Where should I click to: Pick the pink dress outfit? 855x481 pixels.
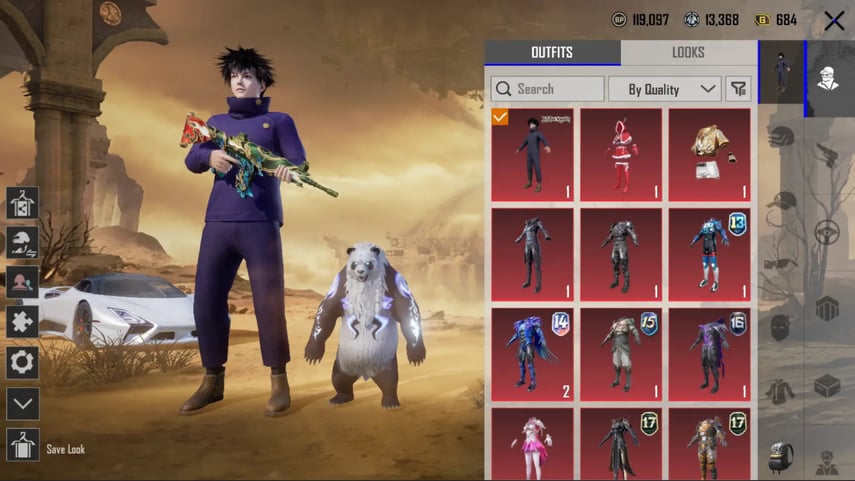click(x=532, y=445)
